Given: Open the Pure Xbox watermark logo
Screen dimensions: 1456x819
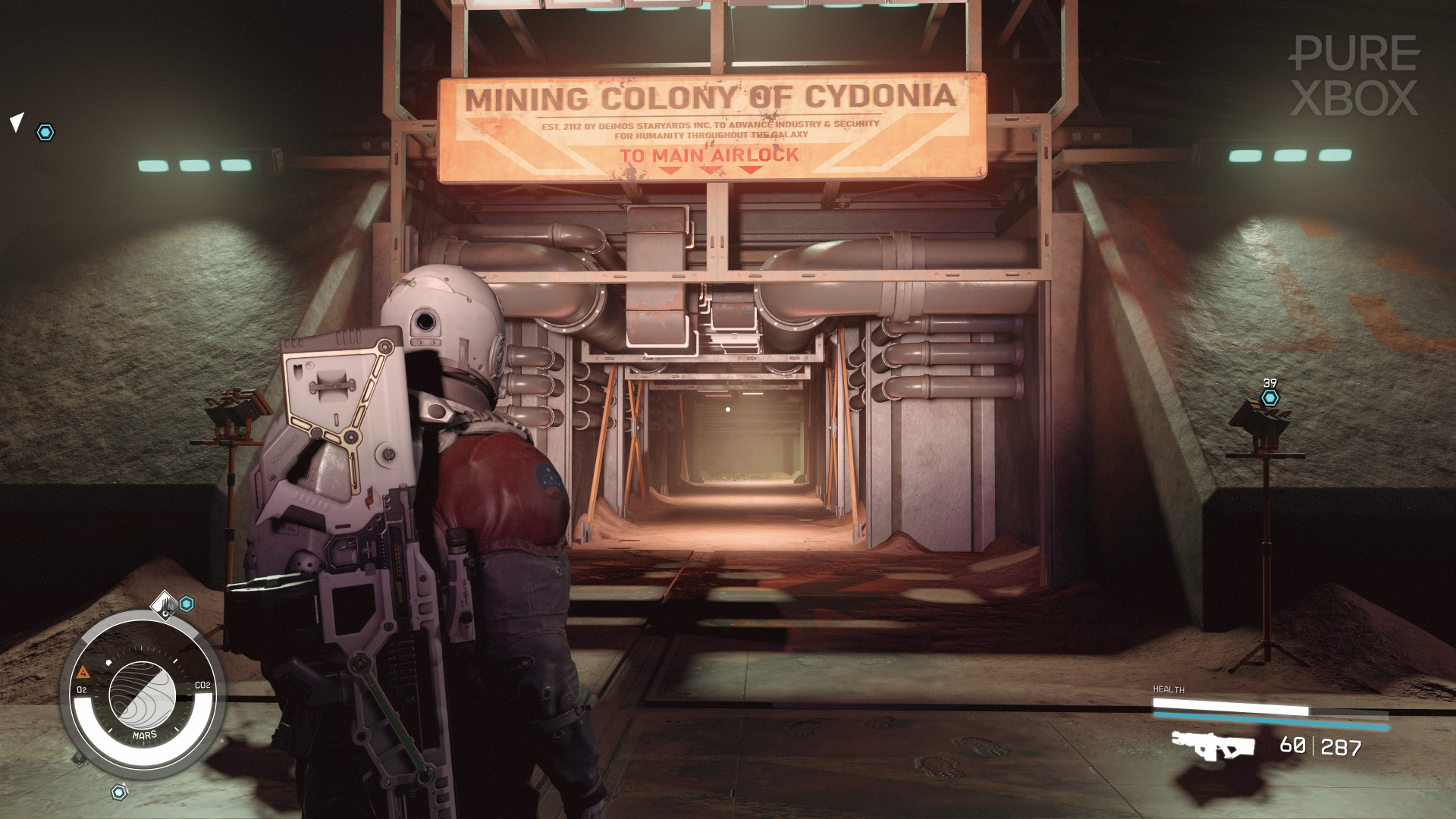Looking at the screenshot, I should click(1354, 76).
